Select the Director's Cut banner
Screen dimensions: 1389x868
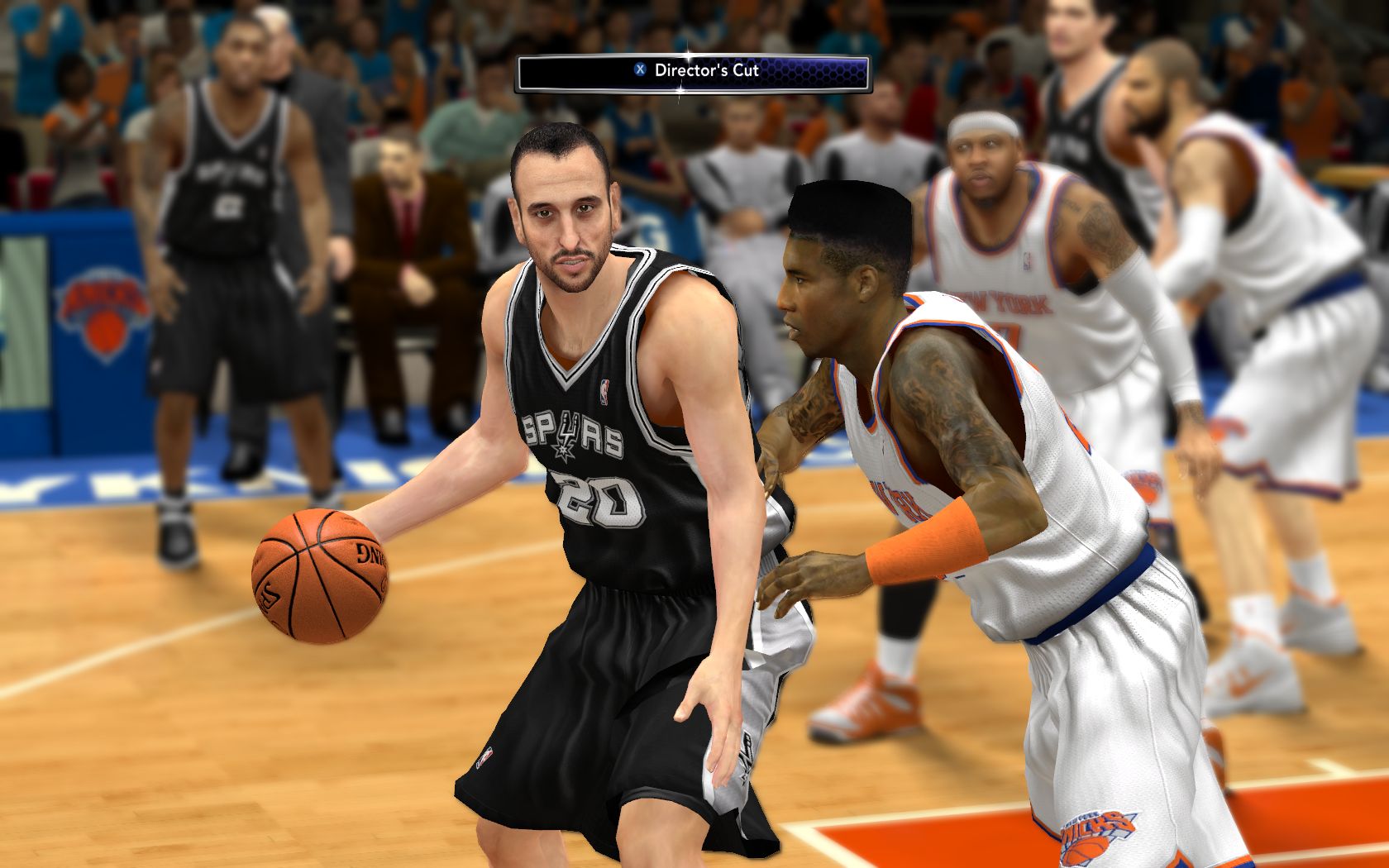693,73
